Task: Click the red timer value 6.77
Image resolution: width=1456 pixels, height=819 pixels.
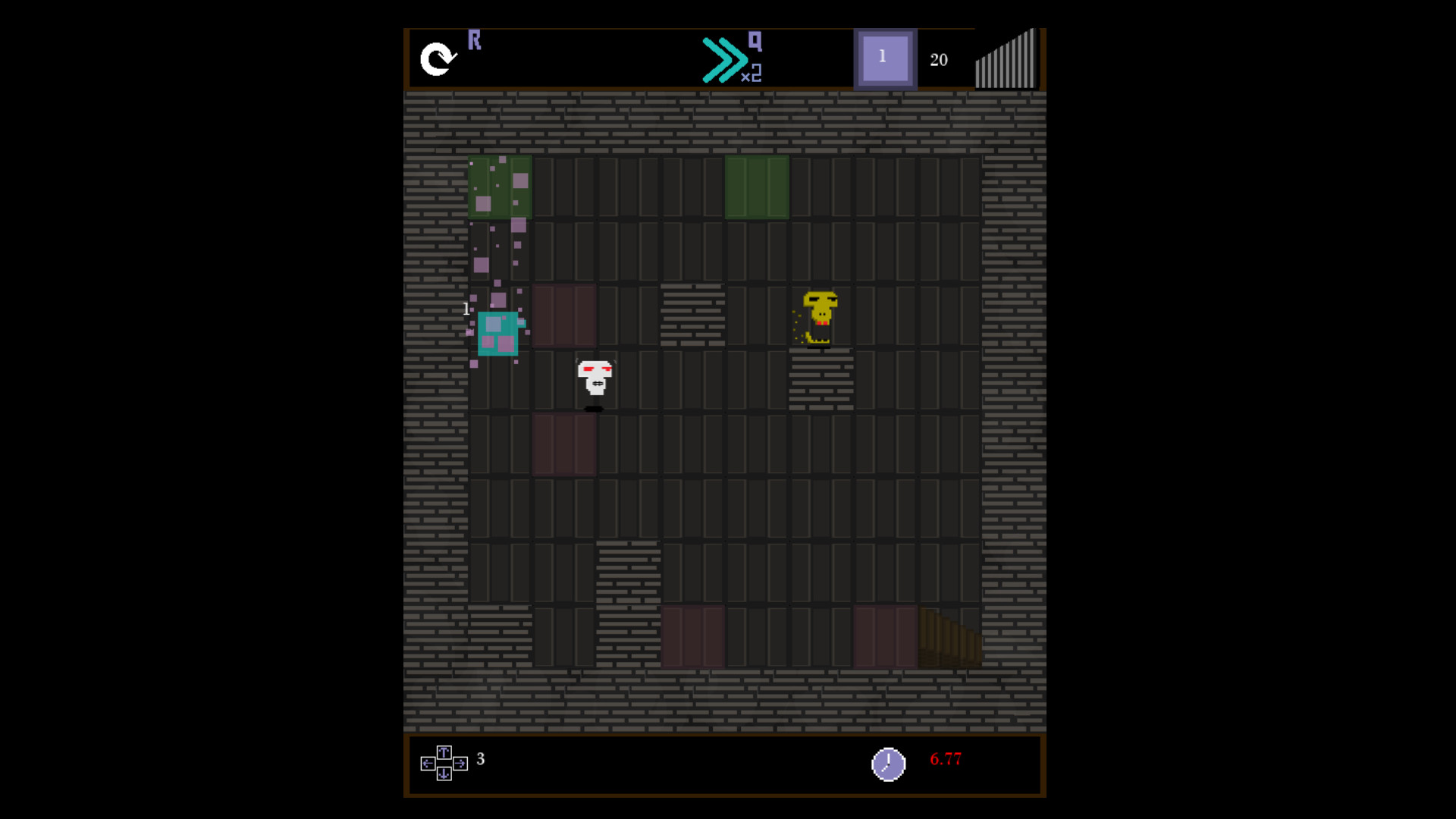Action: coord(946,758)
